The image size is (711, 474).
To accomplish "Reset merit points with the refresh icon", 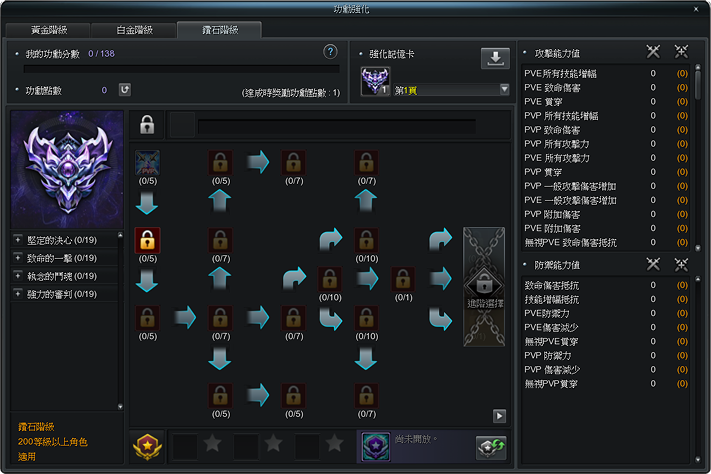I will [x=125, y=90].
